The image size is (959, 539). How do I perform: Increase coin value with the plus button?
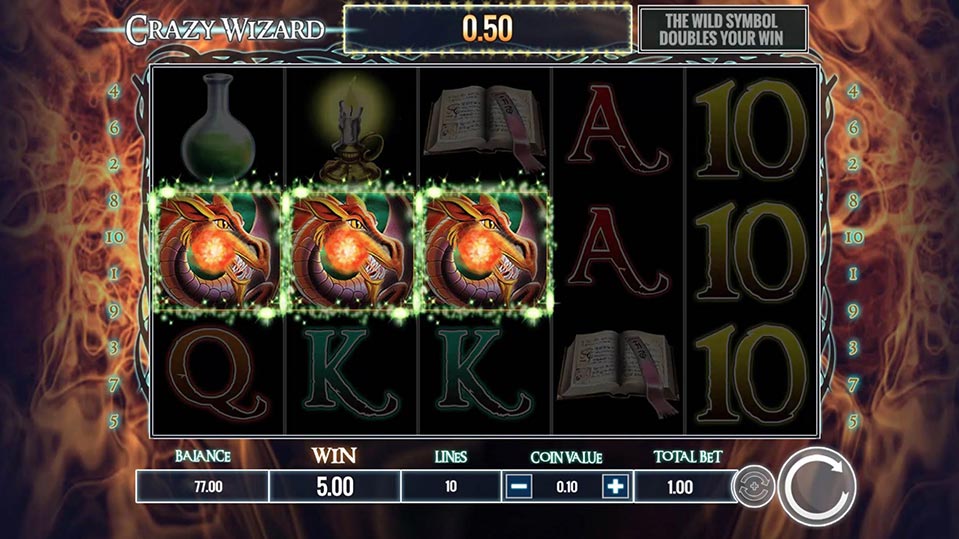click(x=616, y=487)
